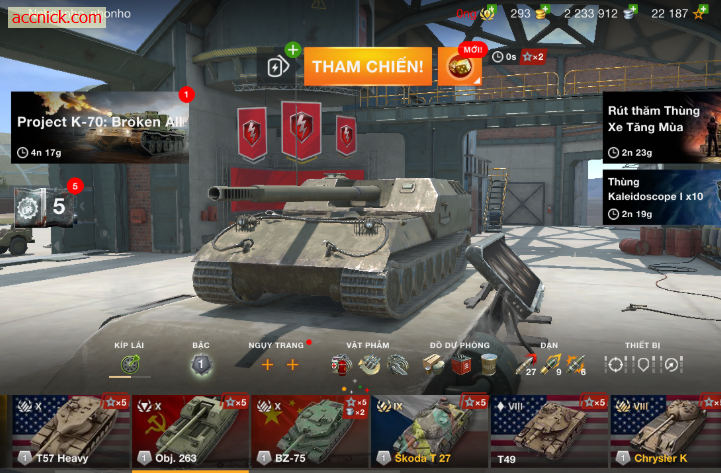Open the battle mode selector with dice icon
The width and height of the screenshot is (721, 473).
click(x=459, y=67)
